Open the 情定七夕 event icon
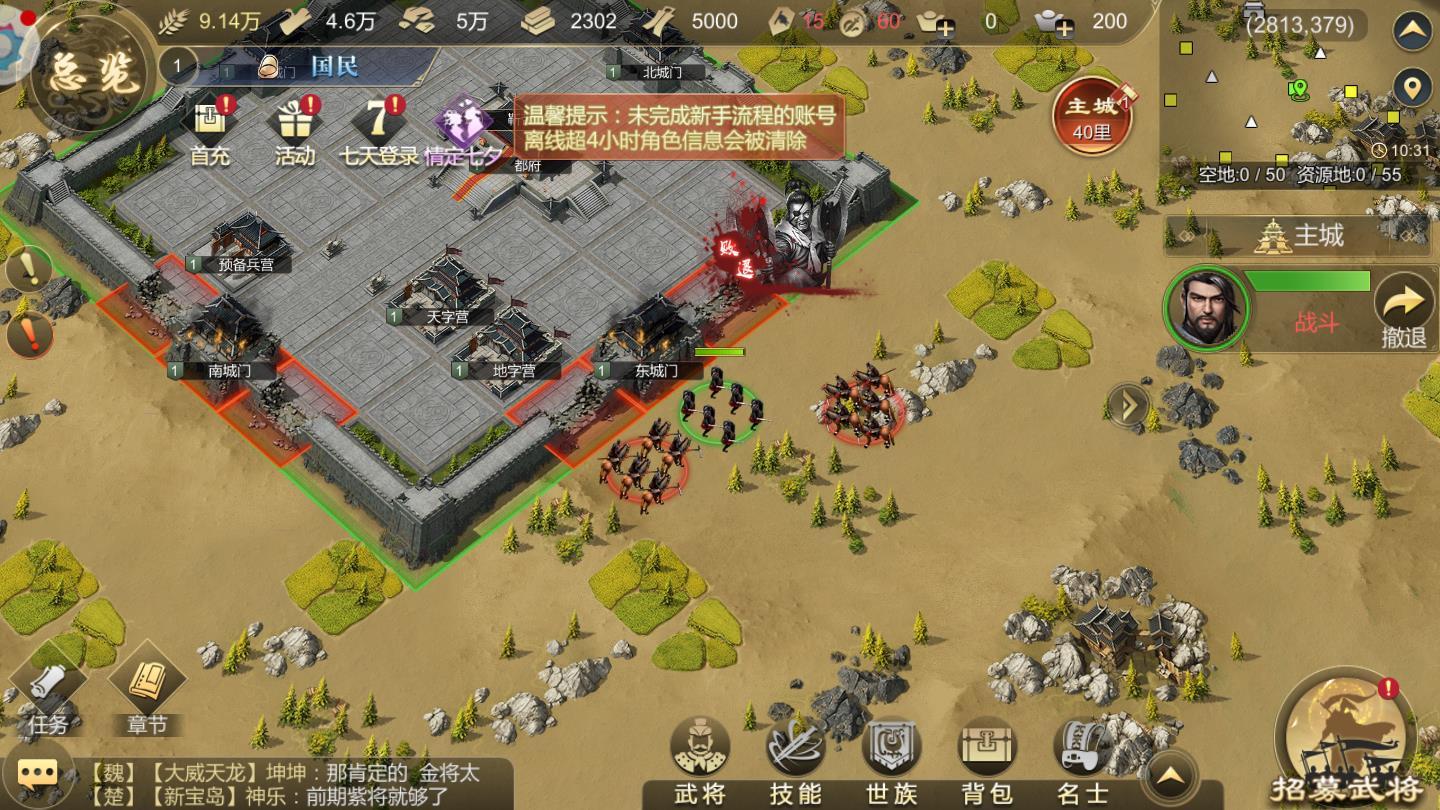The width and height of the screenshot is (1440, 810). [x=462, y=129]
